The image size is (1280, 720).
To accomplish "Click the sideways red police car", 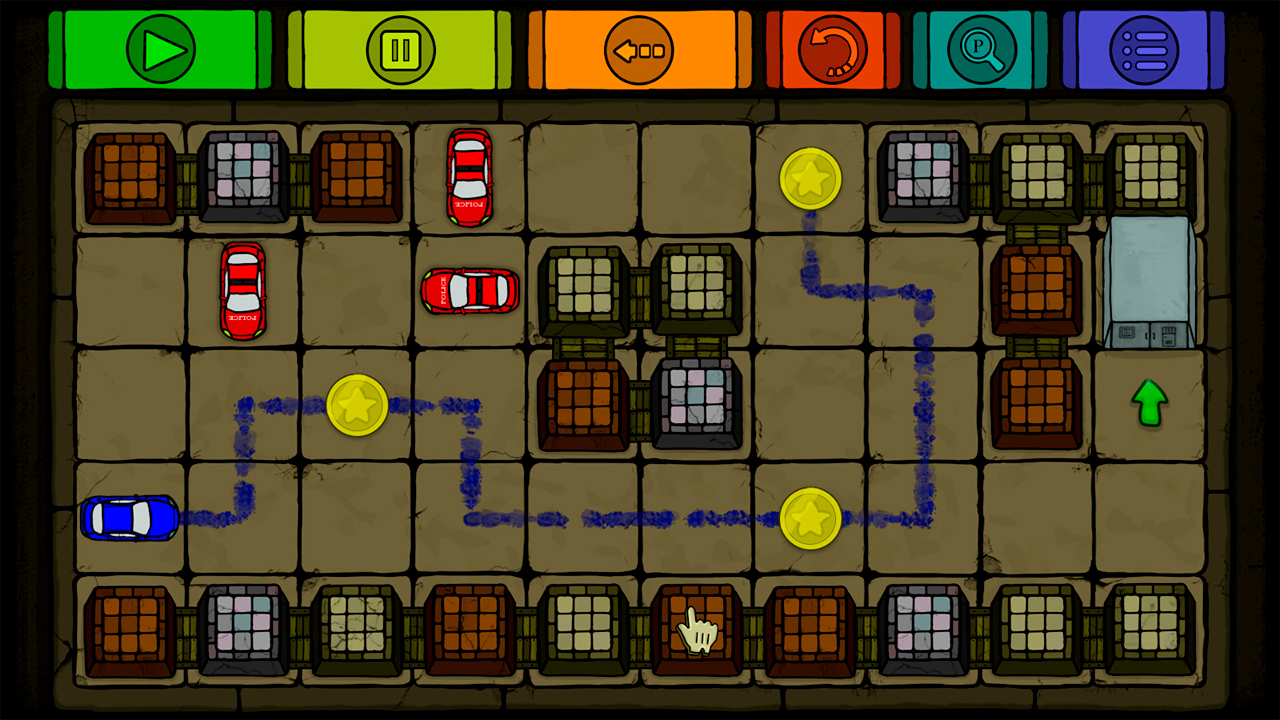I will point(469,293).
